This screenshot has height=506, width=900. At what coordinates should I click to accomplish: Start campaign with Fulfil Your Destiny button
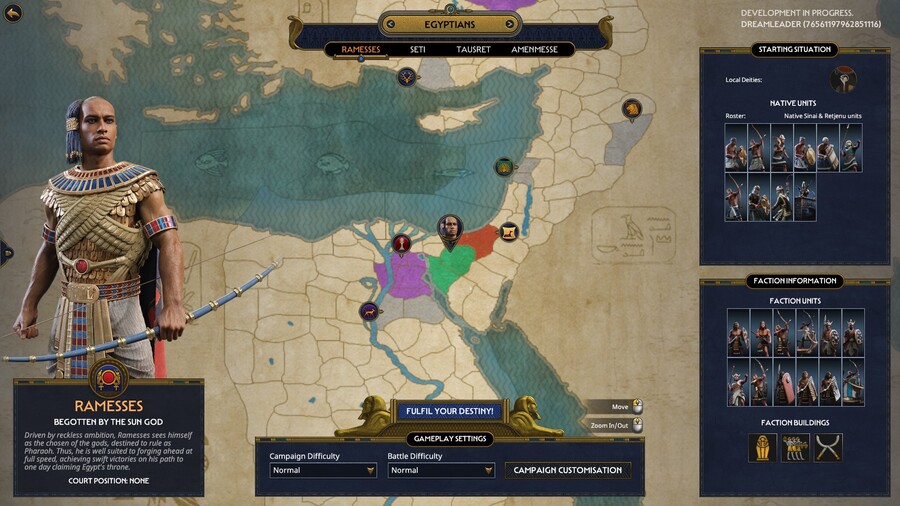449,411
